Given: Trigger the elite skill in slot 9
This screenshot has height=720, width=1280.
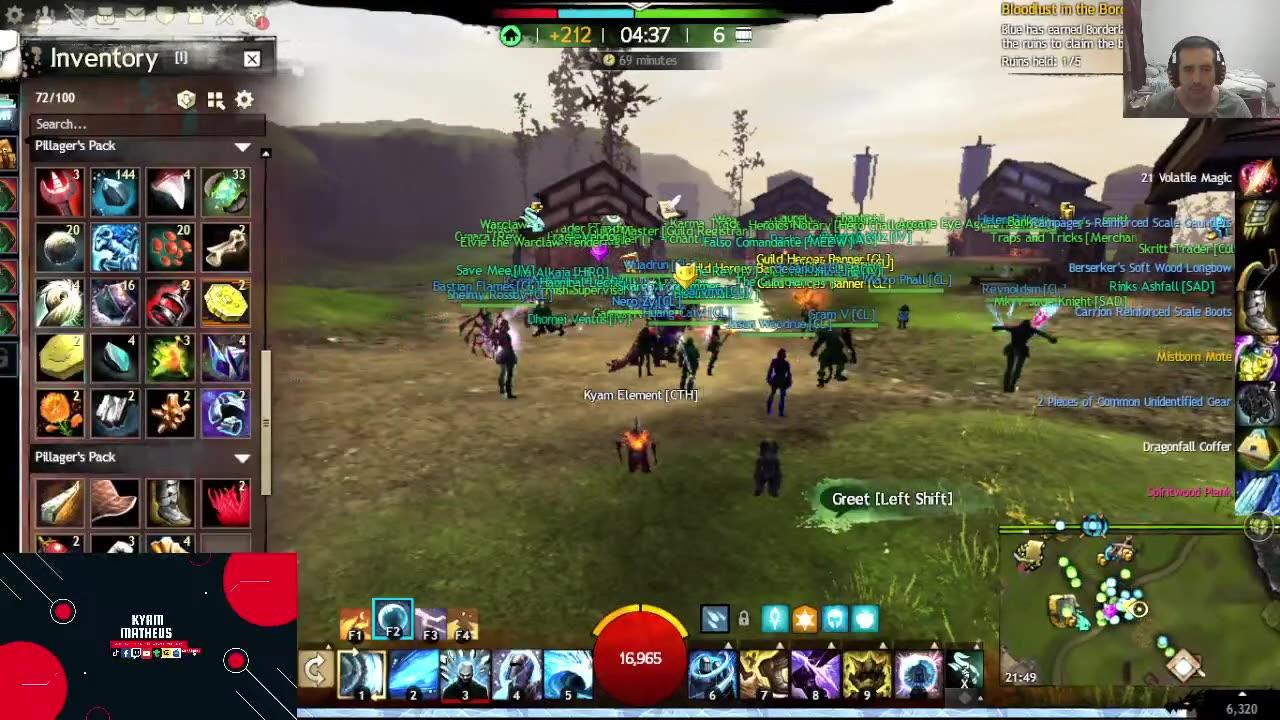Looking at the screenshot, I should coord(866,672).
